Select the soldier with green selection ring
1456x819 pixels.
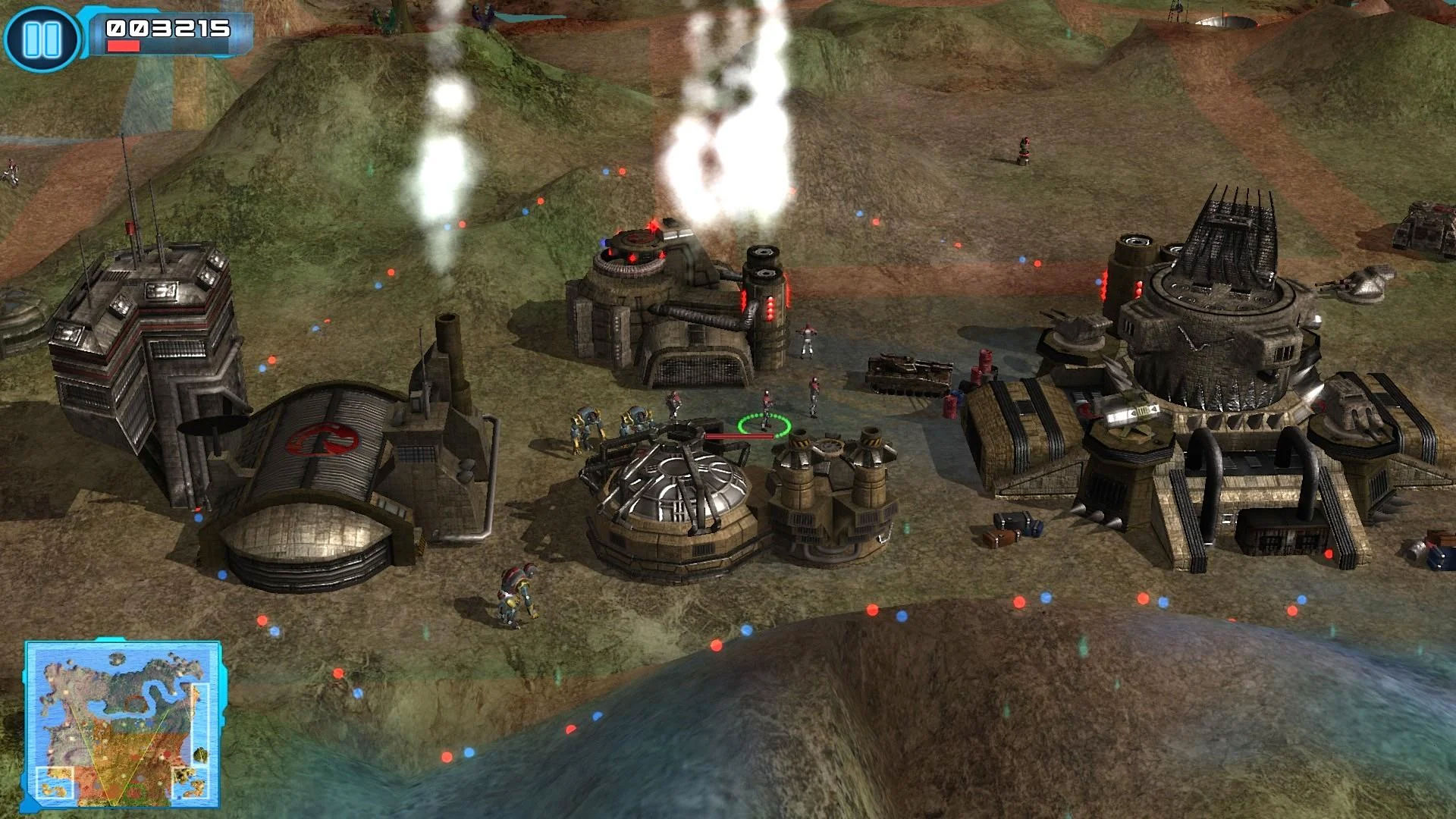click(x=766, y=413)
